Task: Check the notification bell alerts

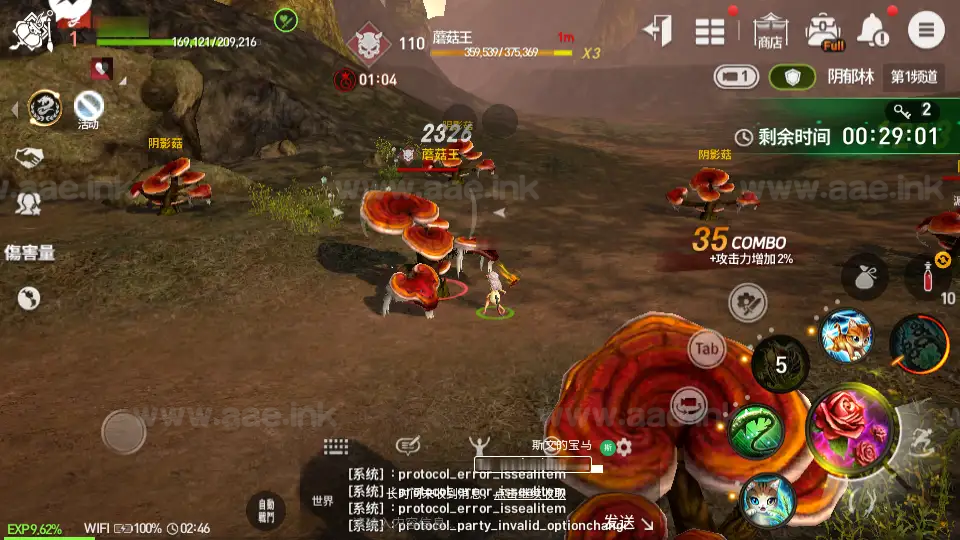Action: pos(872,30)
